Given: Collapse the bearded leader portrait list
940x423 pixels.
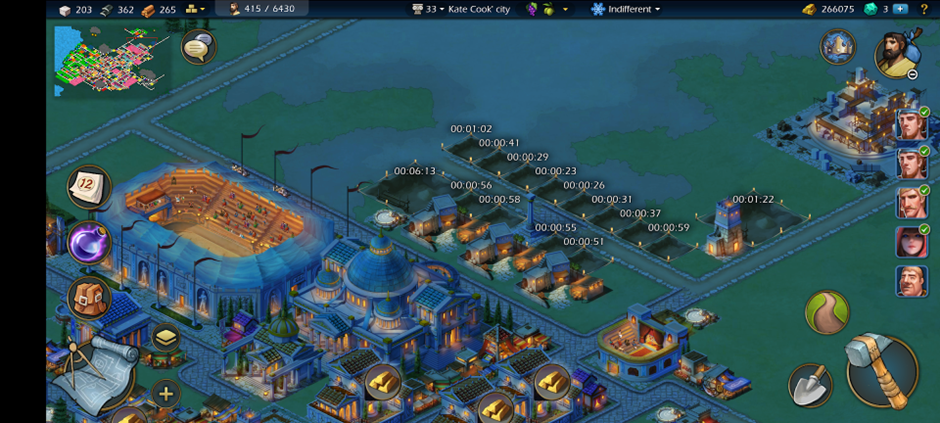Looking at the screenshot, I should coord(913,74).
